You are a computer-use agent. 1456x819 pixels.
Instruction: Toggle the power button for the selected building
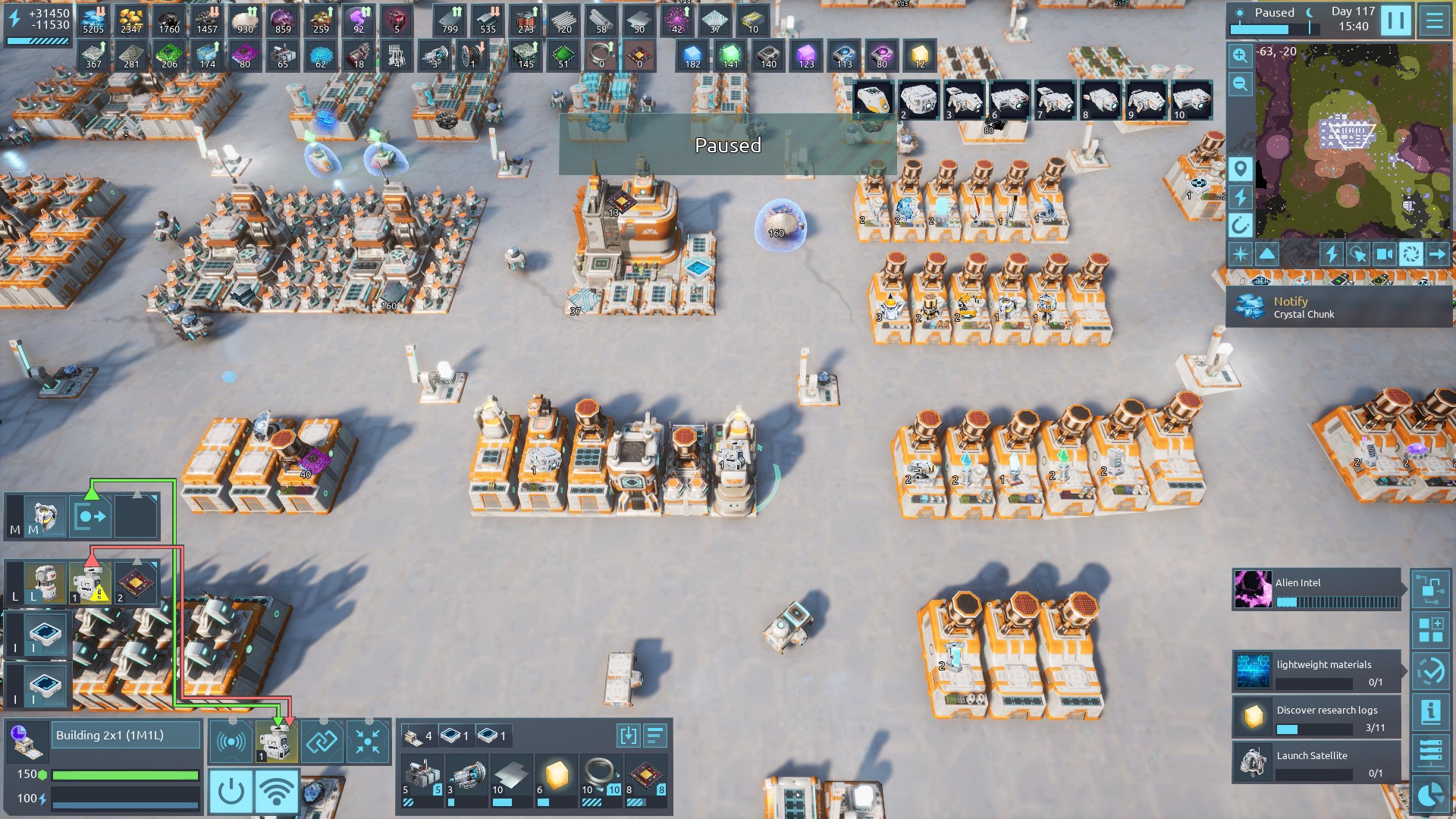231,792
